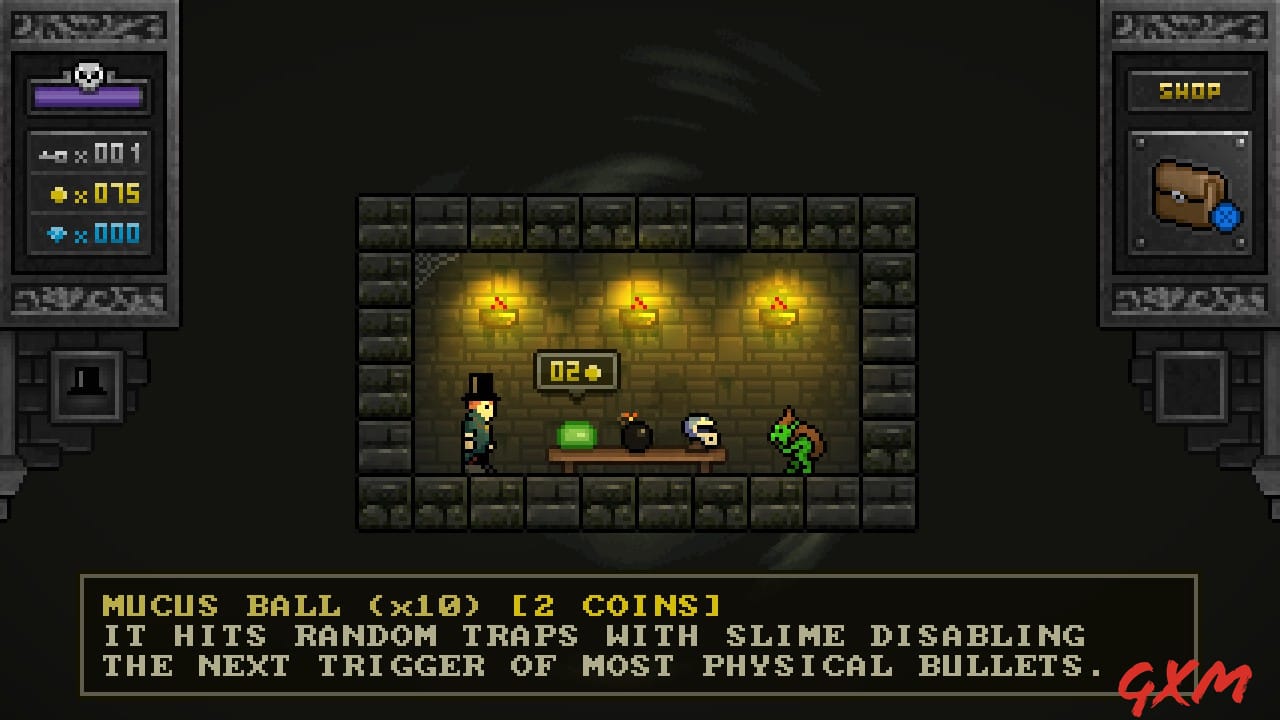Open the SHOP menu at top right
This screenshot has width=1280, height=720.
coord(1190,90)
